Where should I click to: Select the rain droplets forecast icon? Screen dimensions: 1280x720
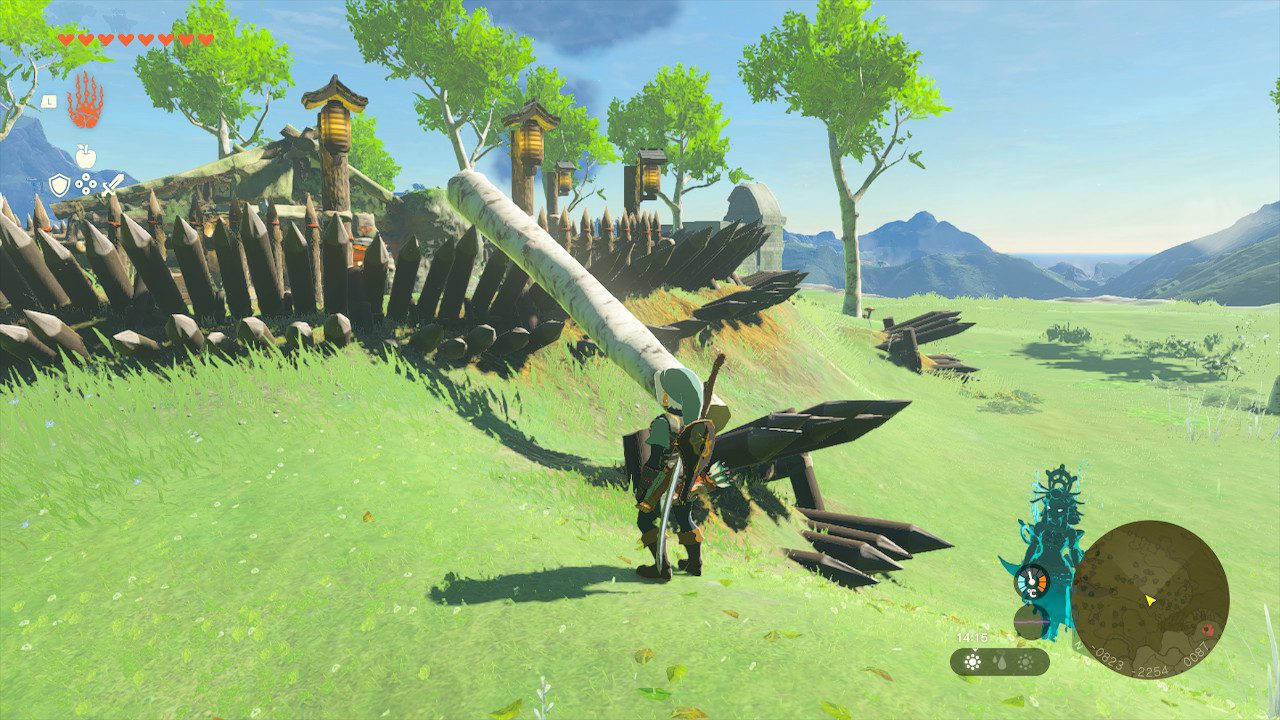[x=999, y=662]
